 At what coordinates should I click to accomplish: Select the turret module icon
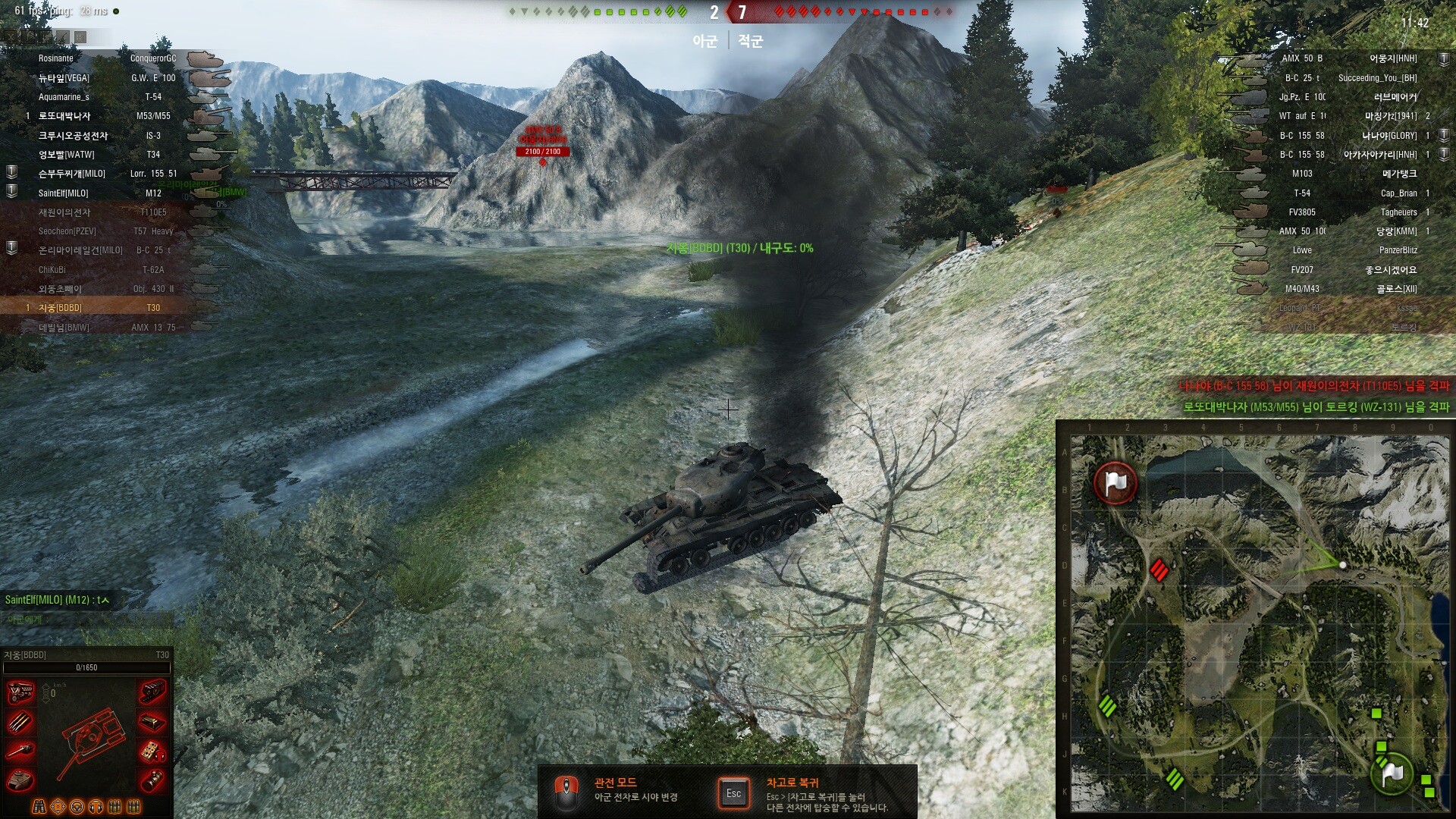[x=20, y=779]
